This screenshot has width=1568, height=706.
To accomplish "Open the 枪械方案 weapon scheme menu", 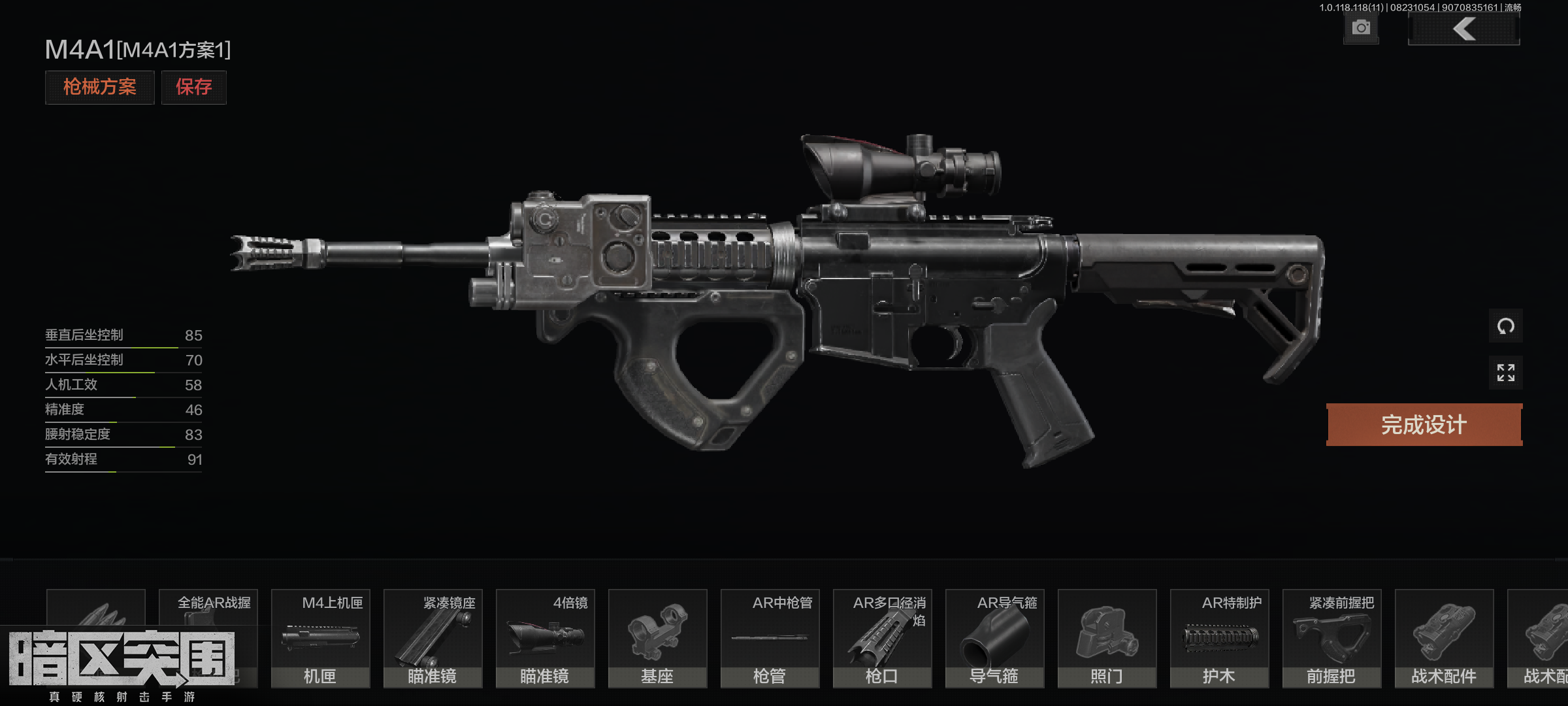I will (x=99, y=87).
